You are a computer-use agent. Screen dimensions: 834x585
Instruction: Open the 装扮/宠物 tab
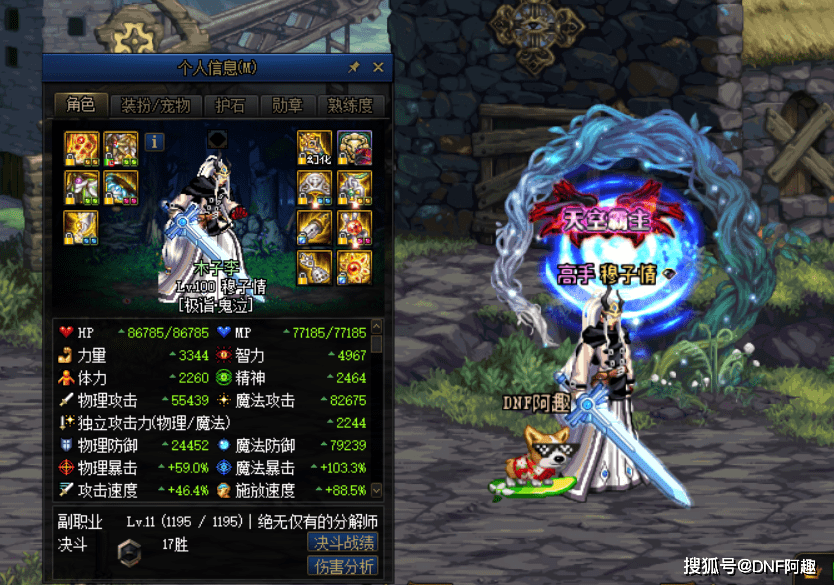(x=155, y=105)
